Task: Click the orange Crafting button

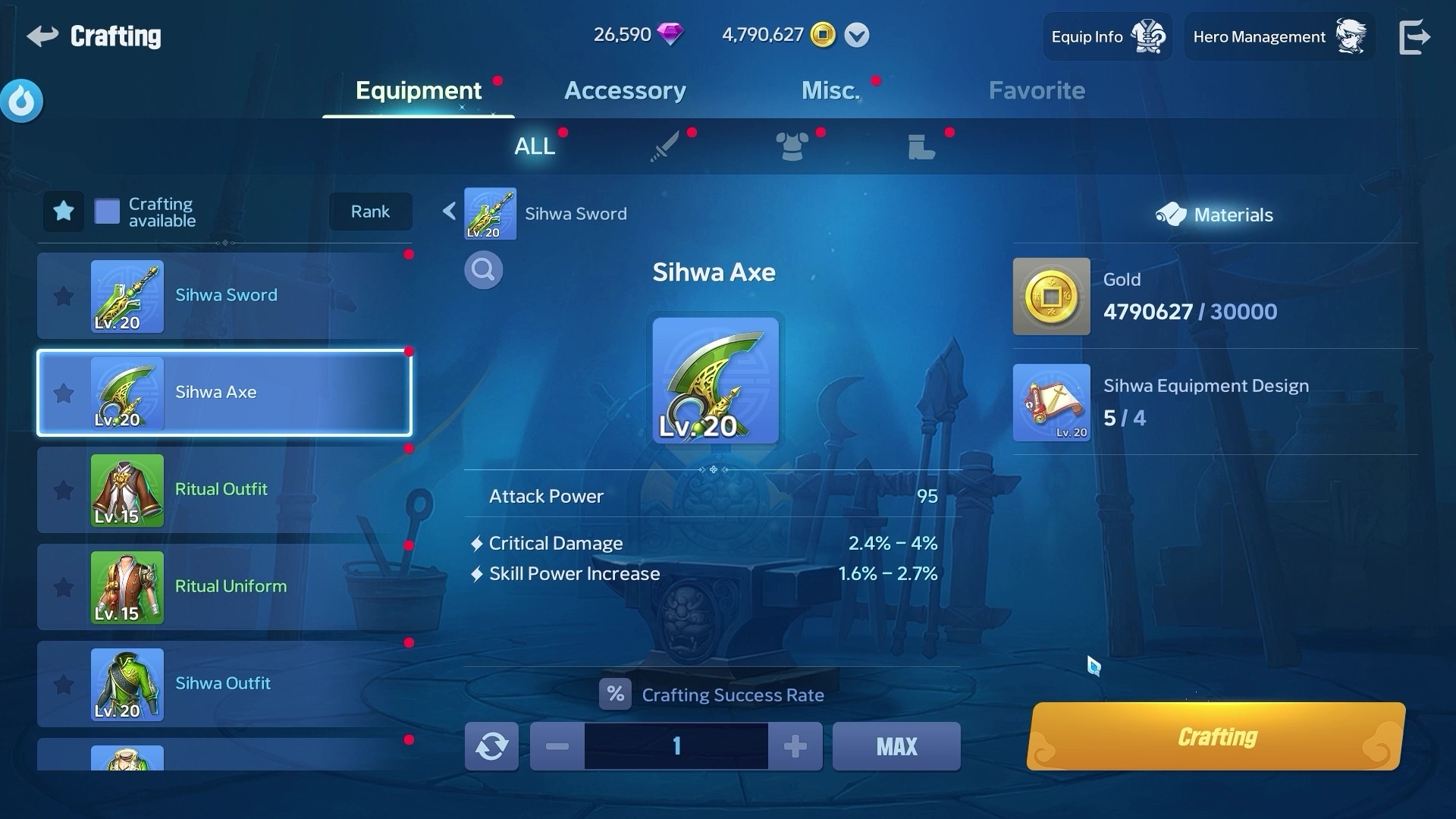Action: pos(1216,737)
